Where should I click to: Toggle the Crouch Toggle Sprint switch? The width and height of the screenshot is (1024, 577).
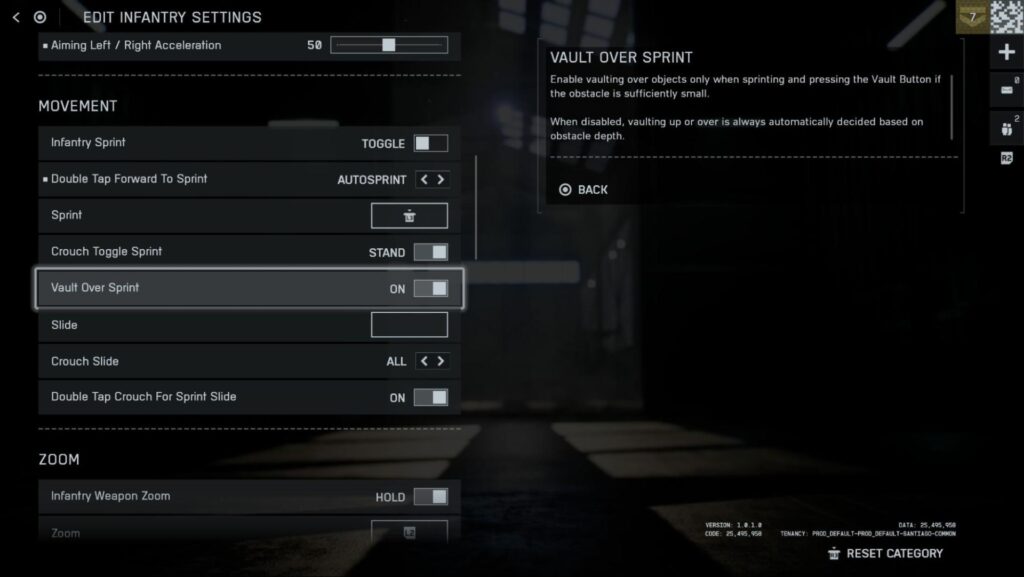click(x=431, y=252)
